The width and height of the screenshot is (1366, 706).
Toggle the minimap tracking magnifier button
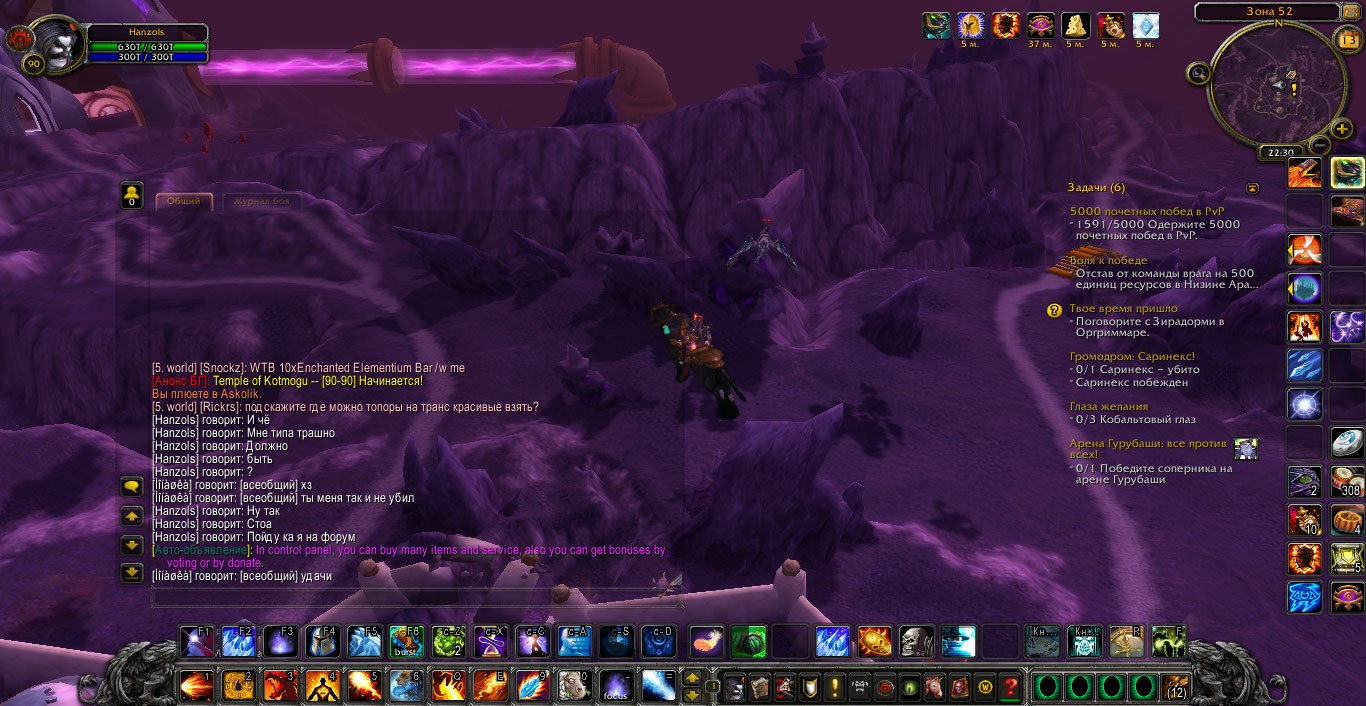(x=1199, y=72)
